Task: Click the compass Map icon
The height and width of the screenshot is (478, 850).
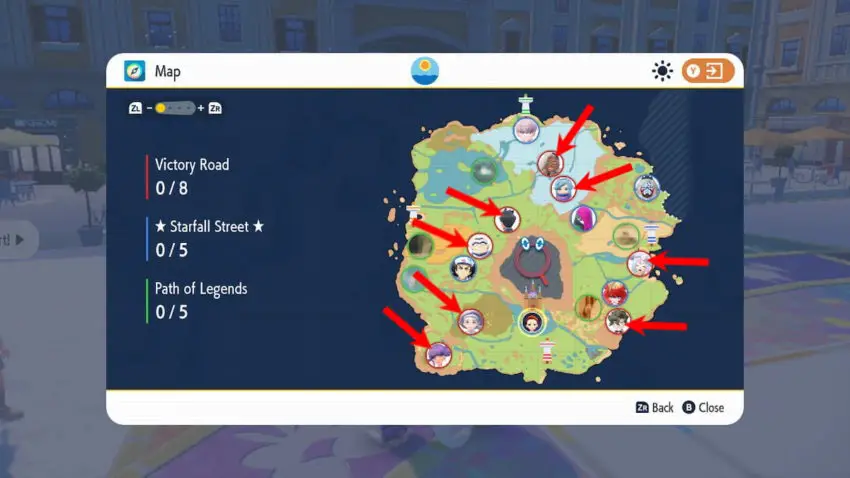Action: [134, 72]
